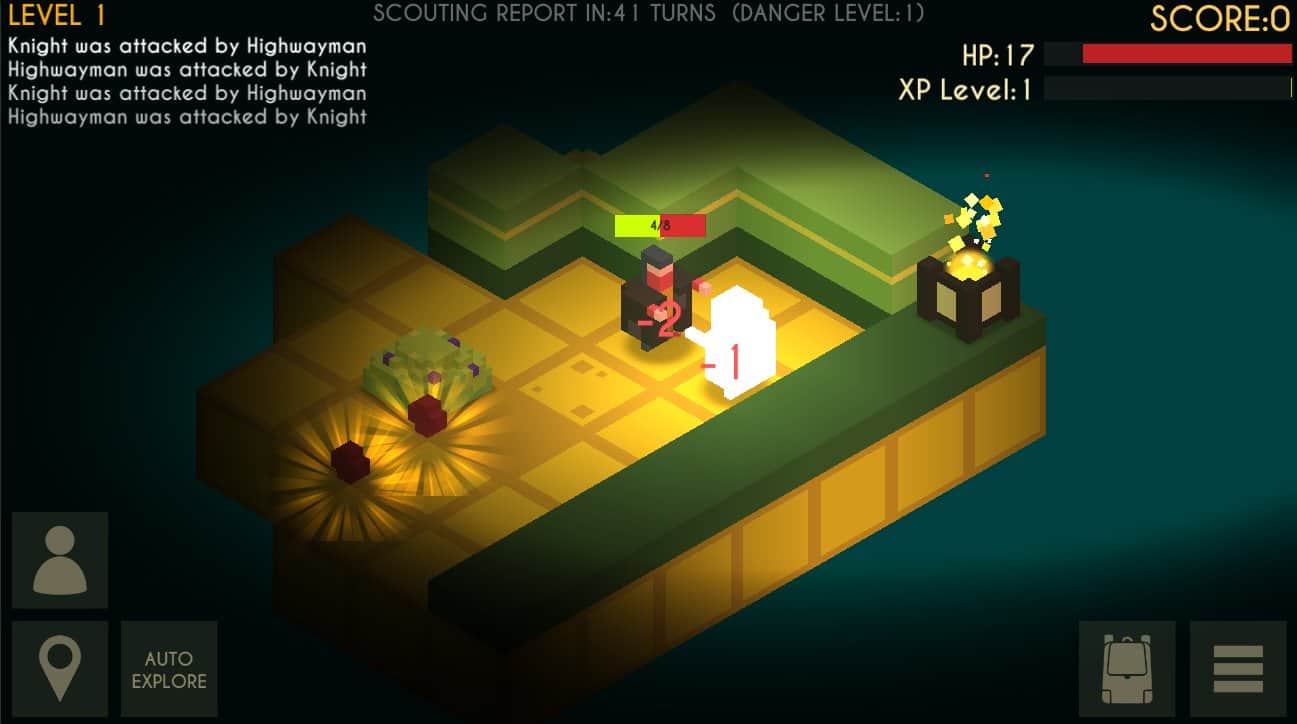Open the hamburger menu
The width and height of the screenshot is (1297, 724).
(1238, 668)
